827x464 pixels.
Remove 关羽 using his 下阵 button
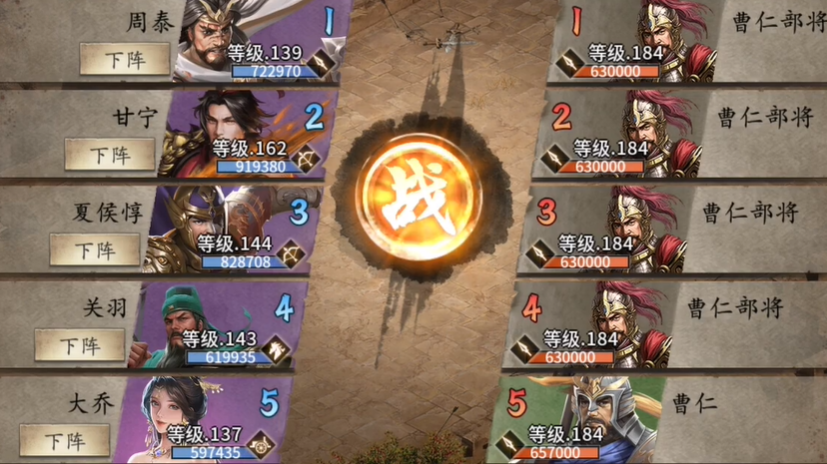[x=80, y=345]
